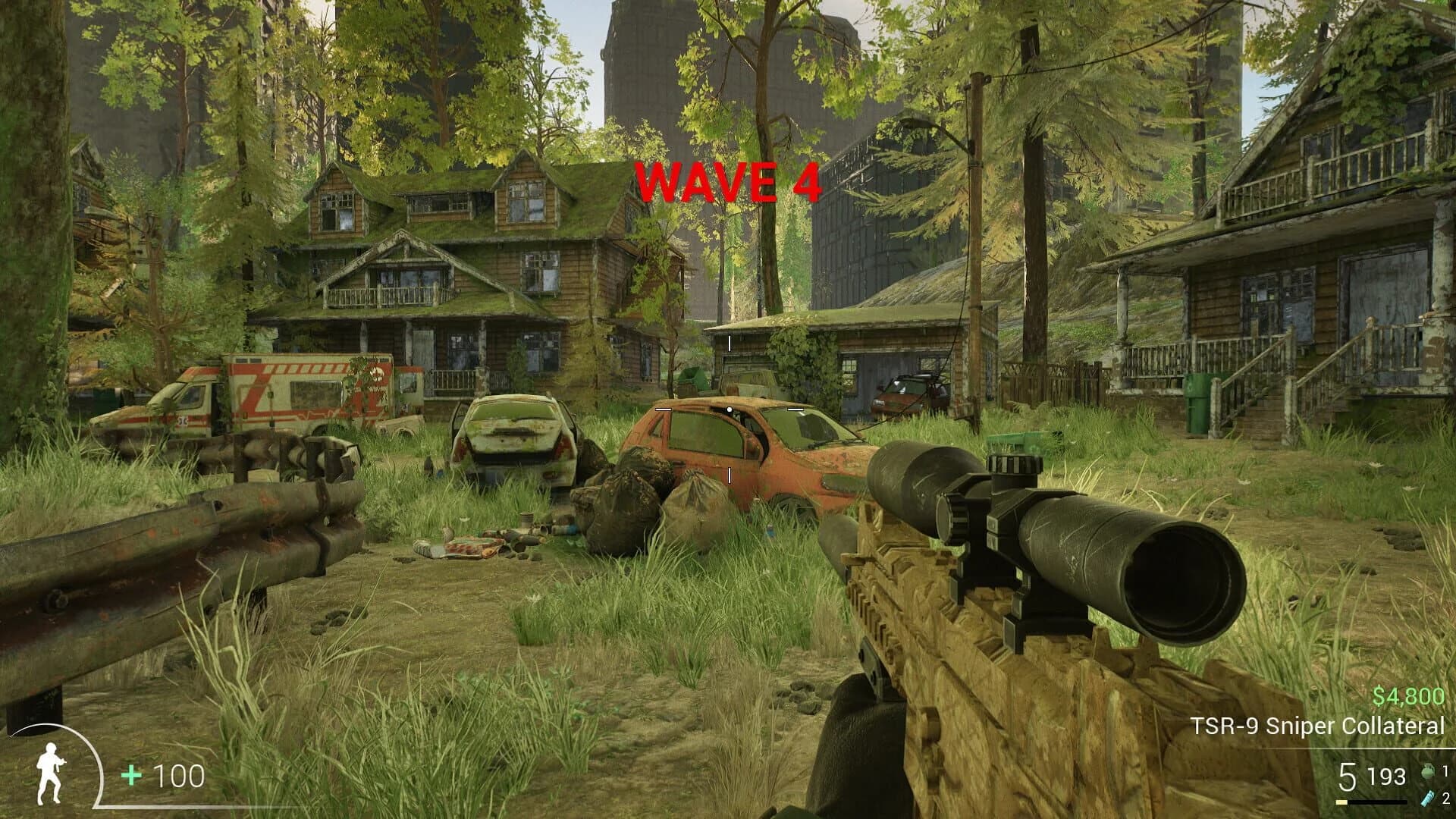Click the crosshair reticle at screen center
The height and width of the screenshot is (819, 1456).
(730, 408)
